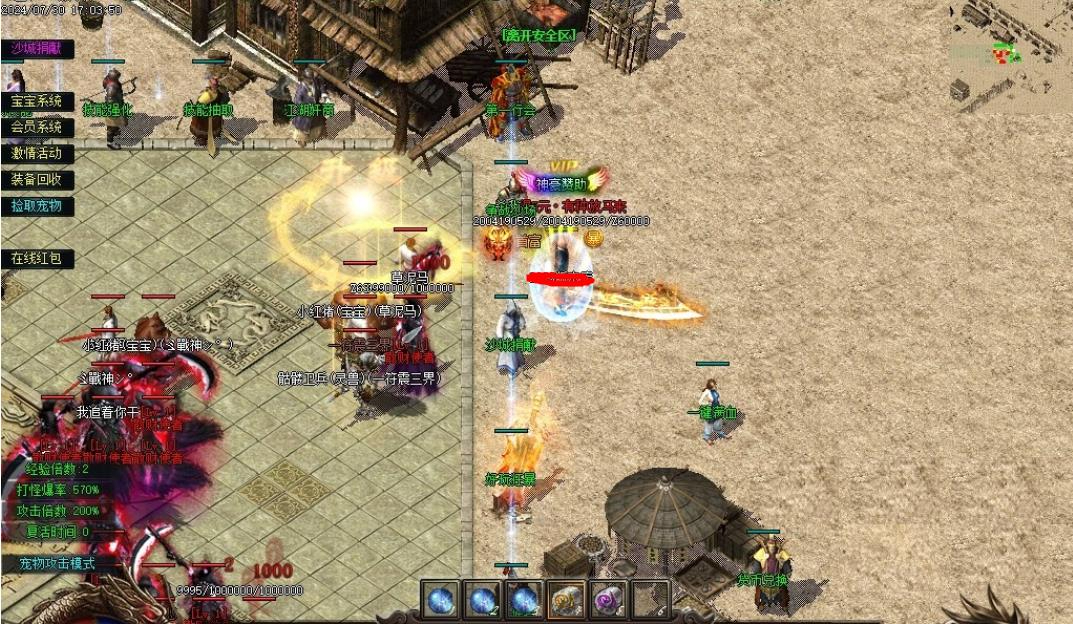The image size is (1073, 624).
Task: Open the 沙城捐献 entry in the side menu
Action: point(37,49)
